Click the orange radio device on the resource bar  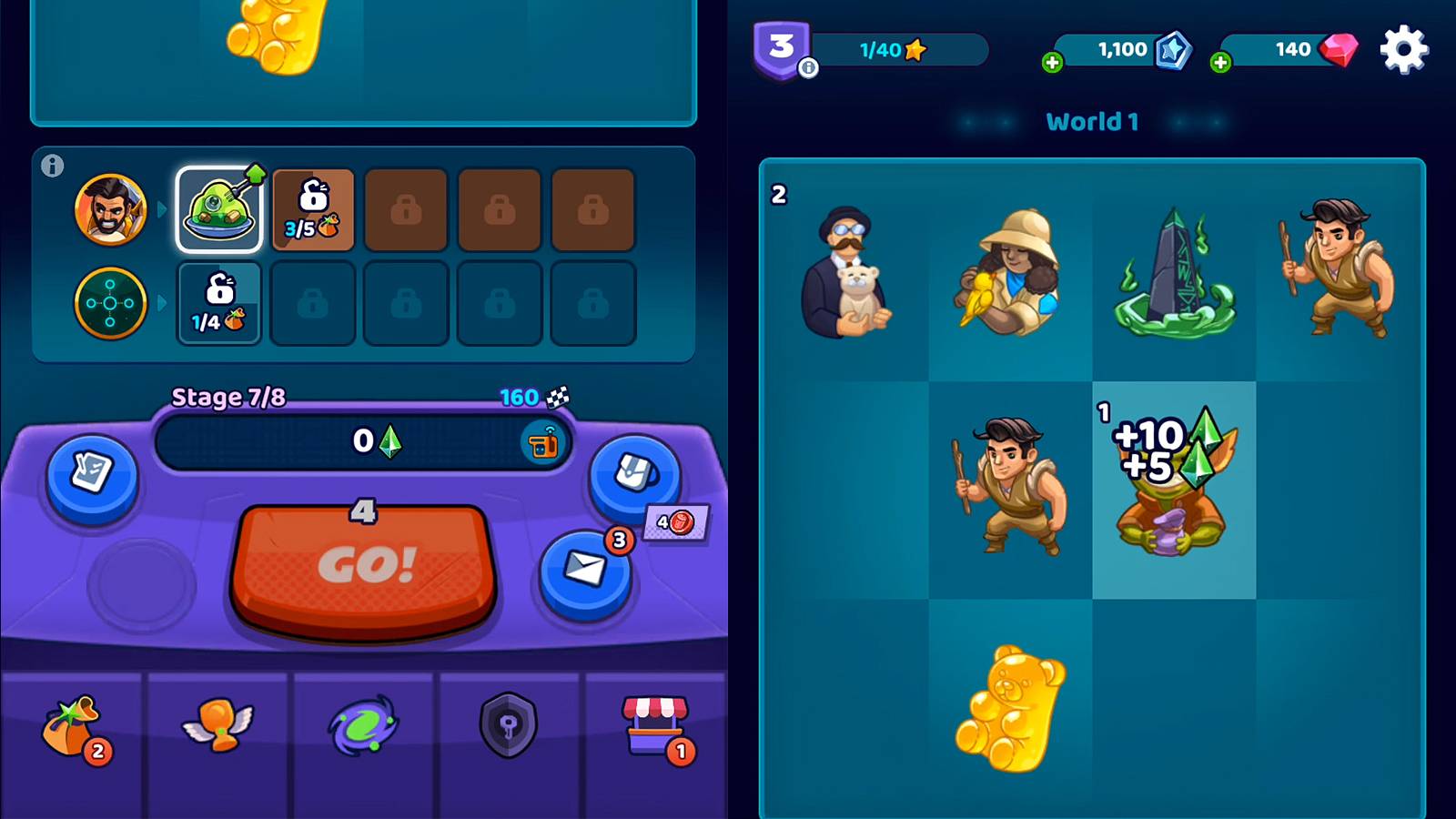[543, 444]
